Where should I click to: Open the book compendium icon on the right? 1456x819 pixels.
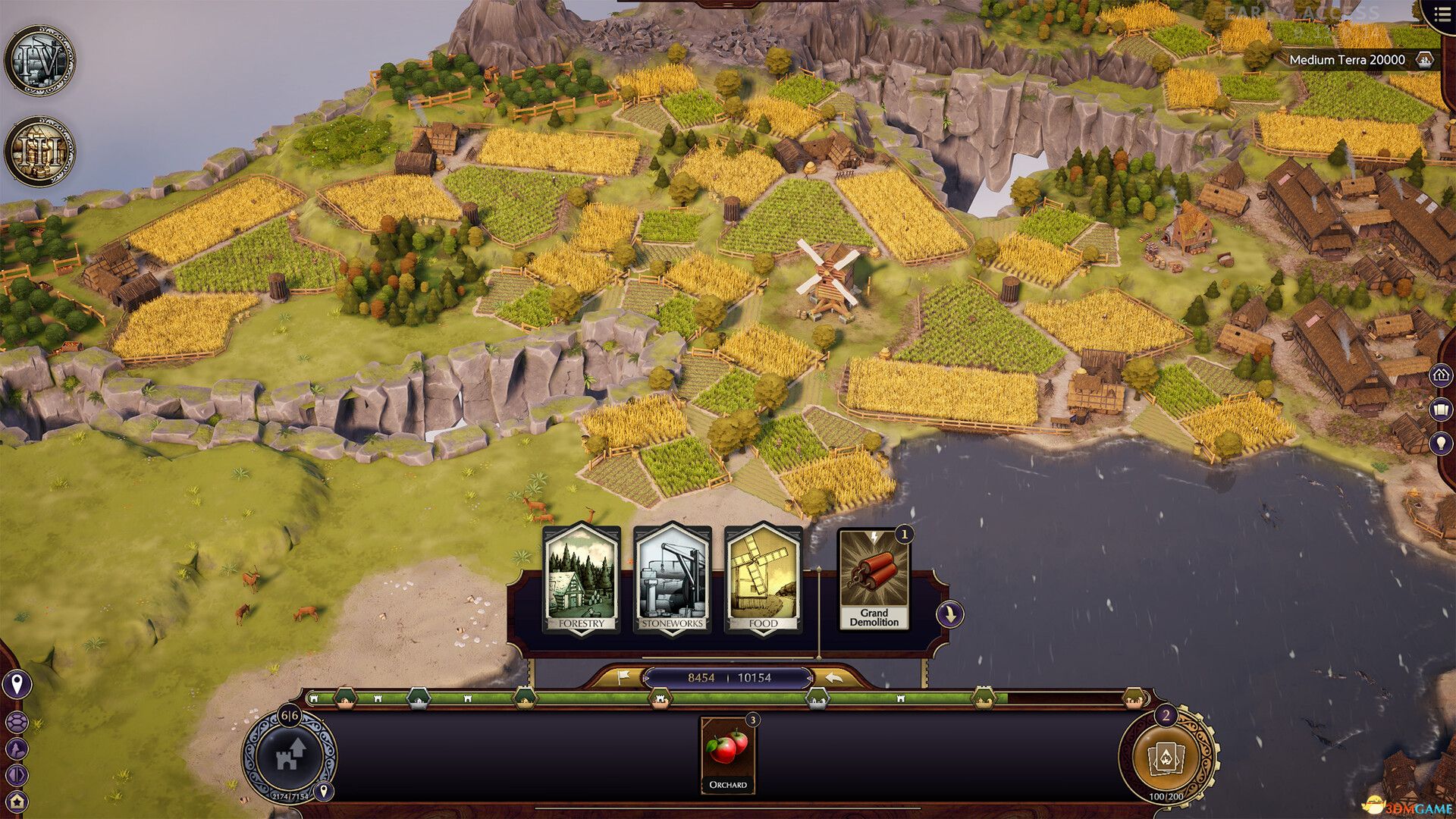[1442, 409]
